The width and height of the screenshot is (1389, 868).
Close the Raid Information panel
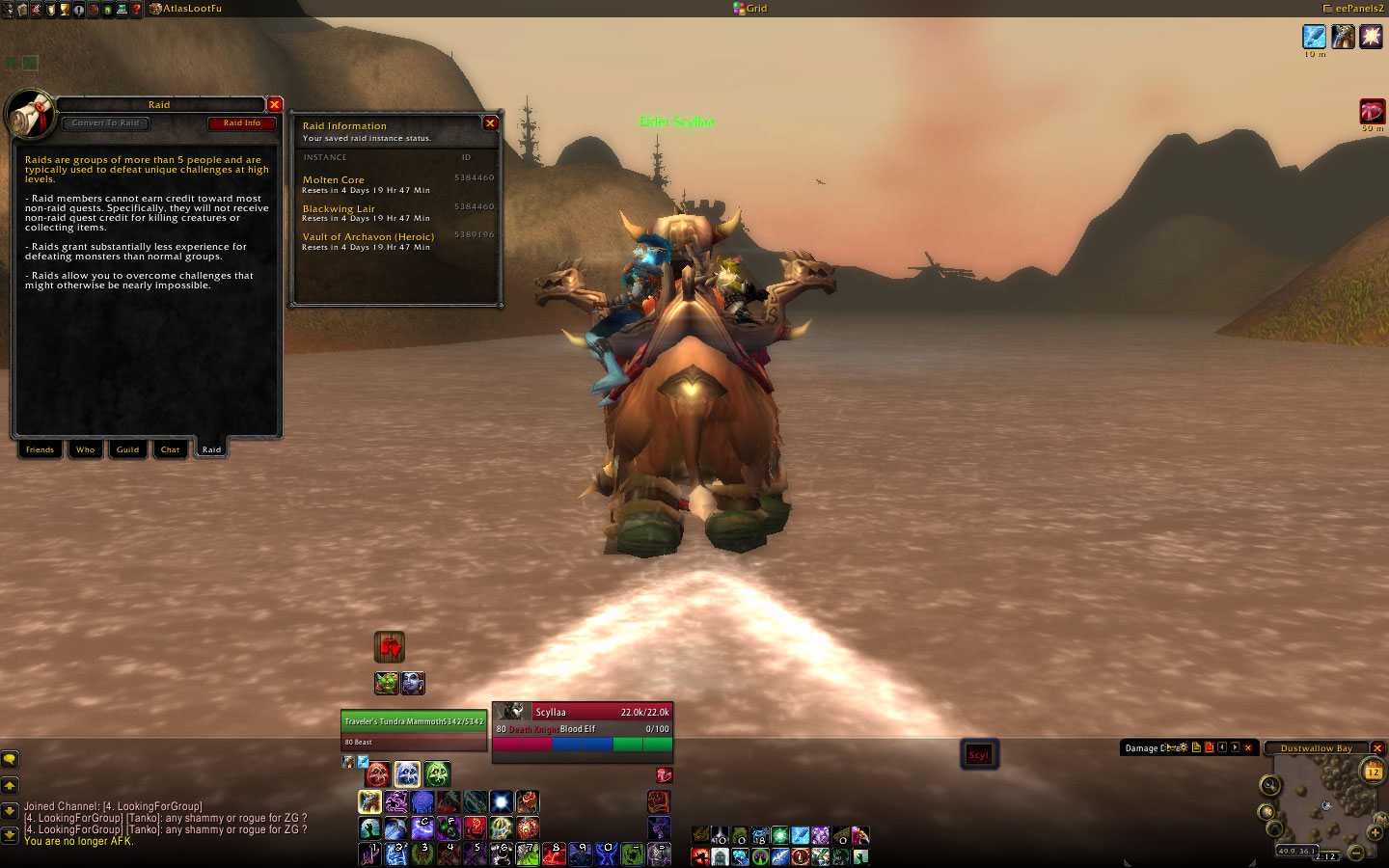click(x=490, y=123)
